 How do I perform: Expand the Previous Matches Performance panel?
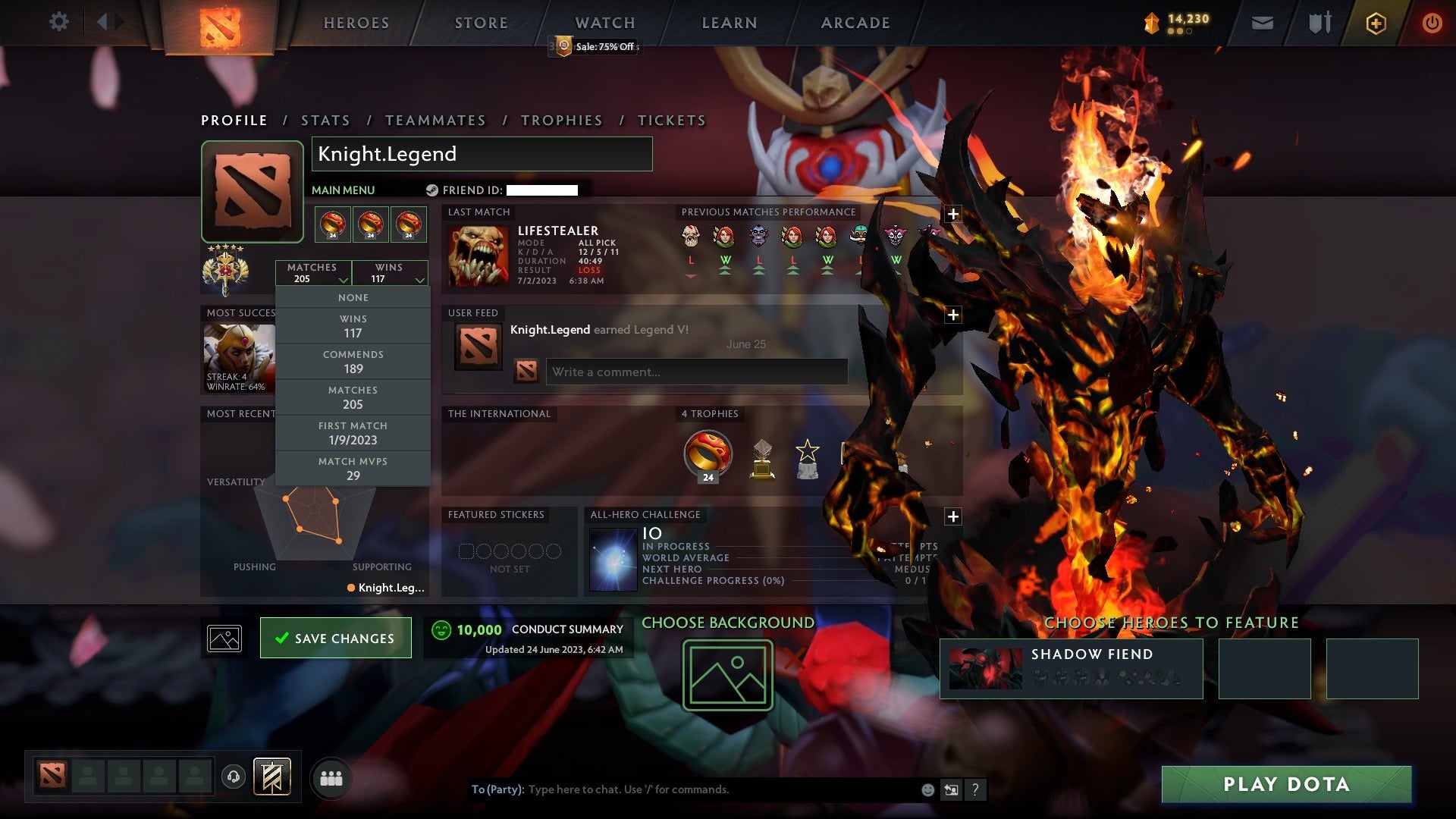click(953, 215)
